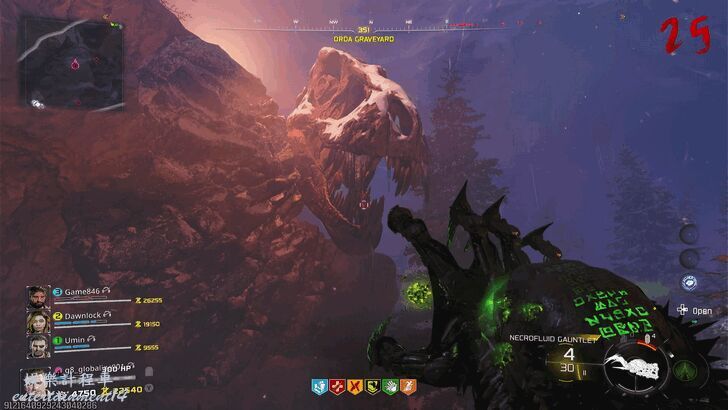The image size is (728, 410).
Task: Select the green perk icon
Action: (392, 385)
